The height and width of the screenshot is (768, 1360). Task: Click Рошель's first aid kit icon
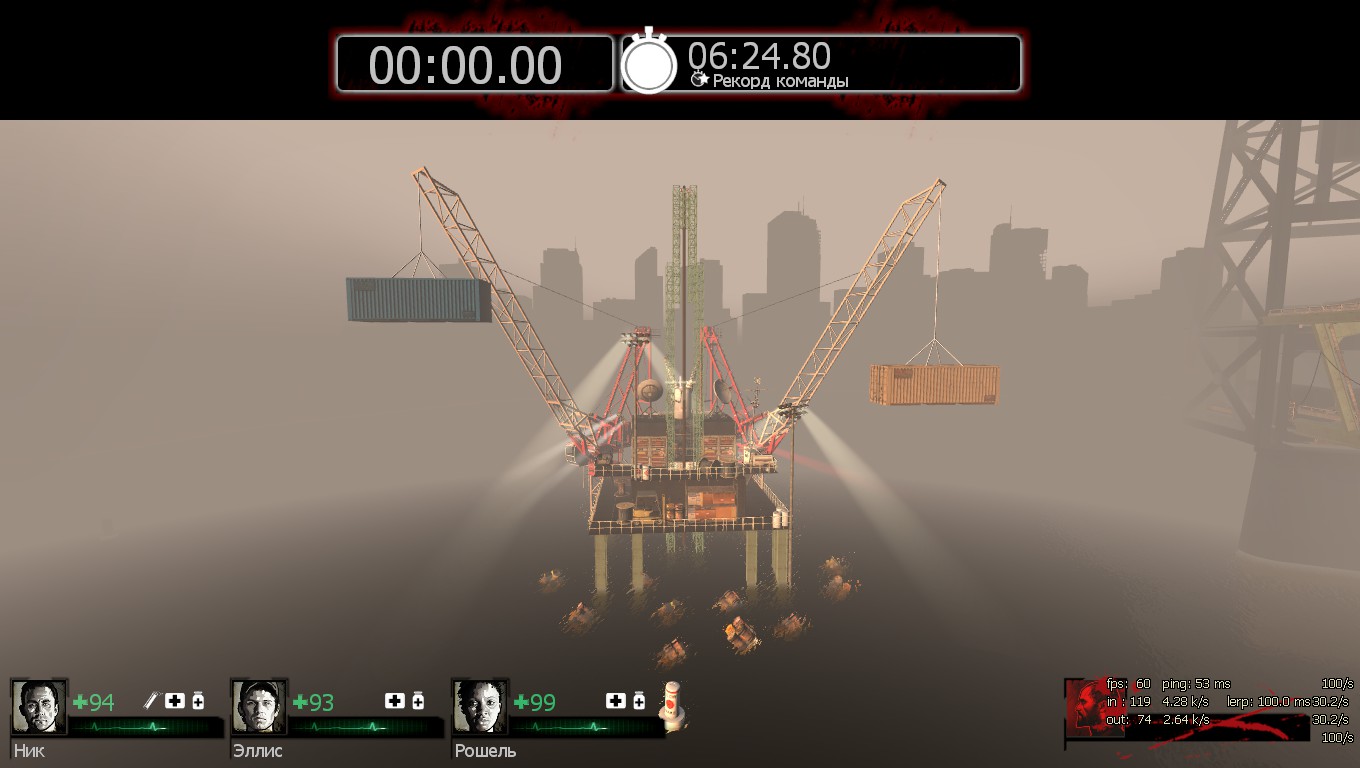616,701
